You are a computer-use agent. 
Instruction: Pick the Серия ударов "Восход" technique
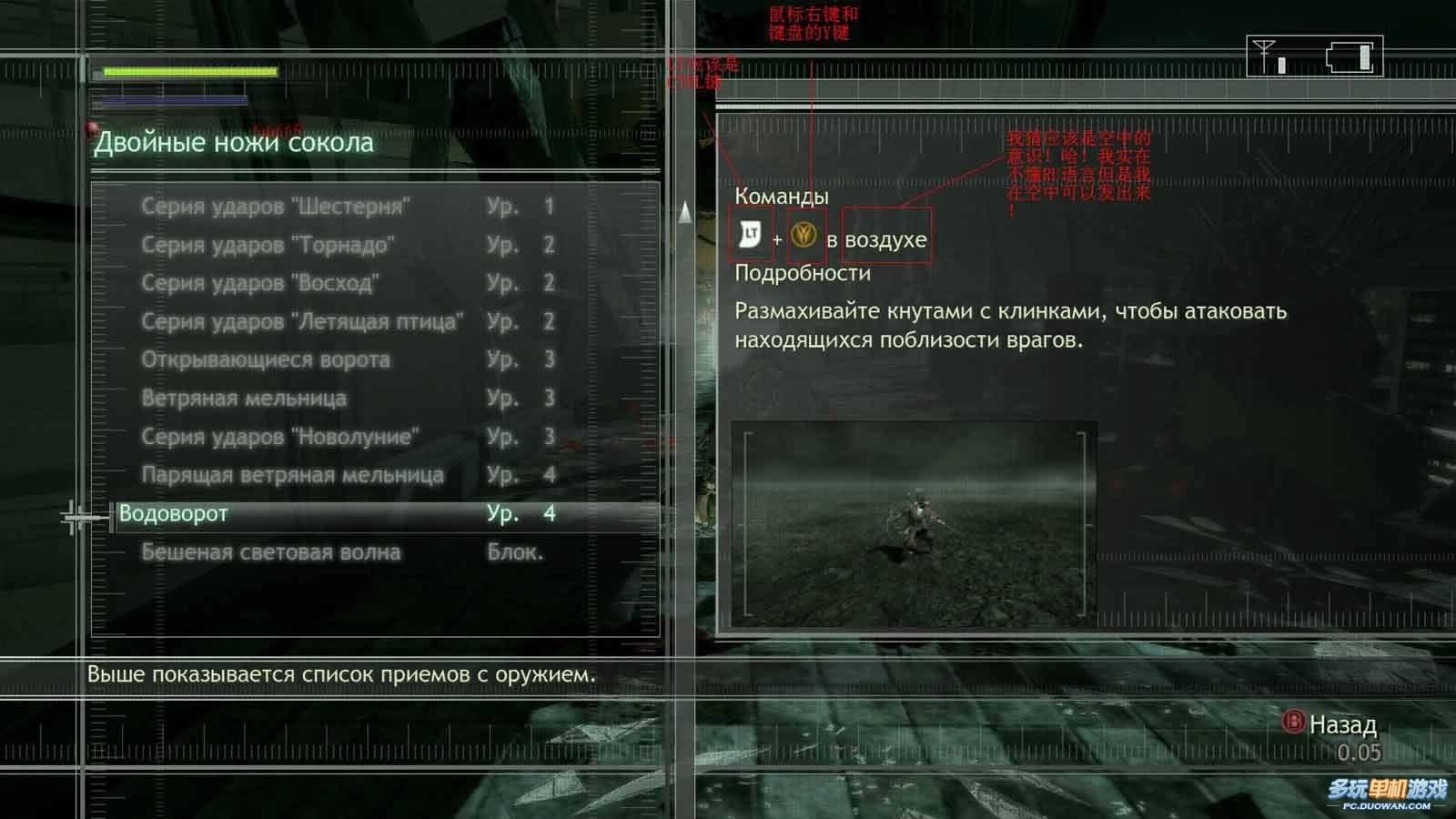pos(259,283)
